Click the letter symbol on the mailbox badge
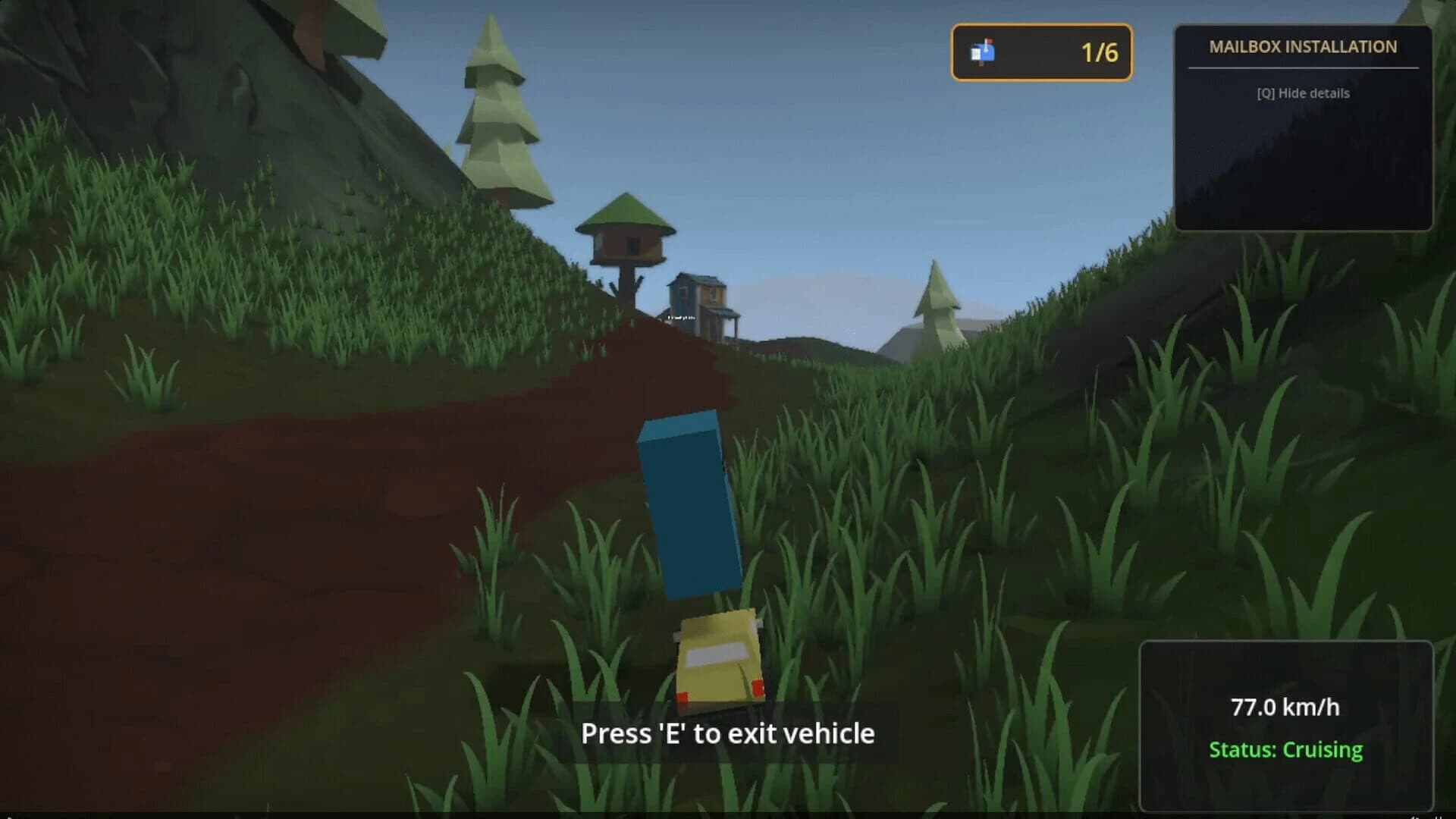The image size is (1456, 819). coord(976,55)
